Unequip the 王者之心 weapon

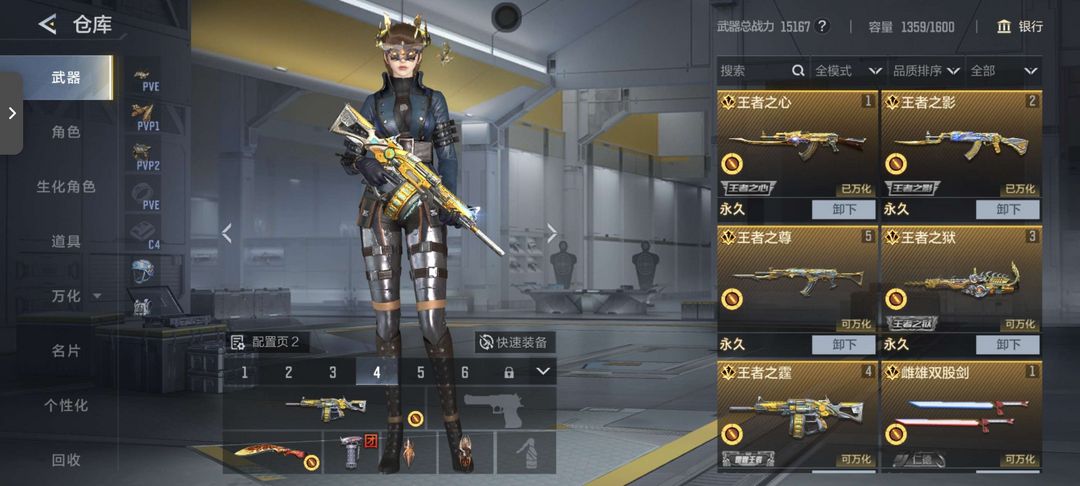pyautogui.click(x=842, y=210)
